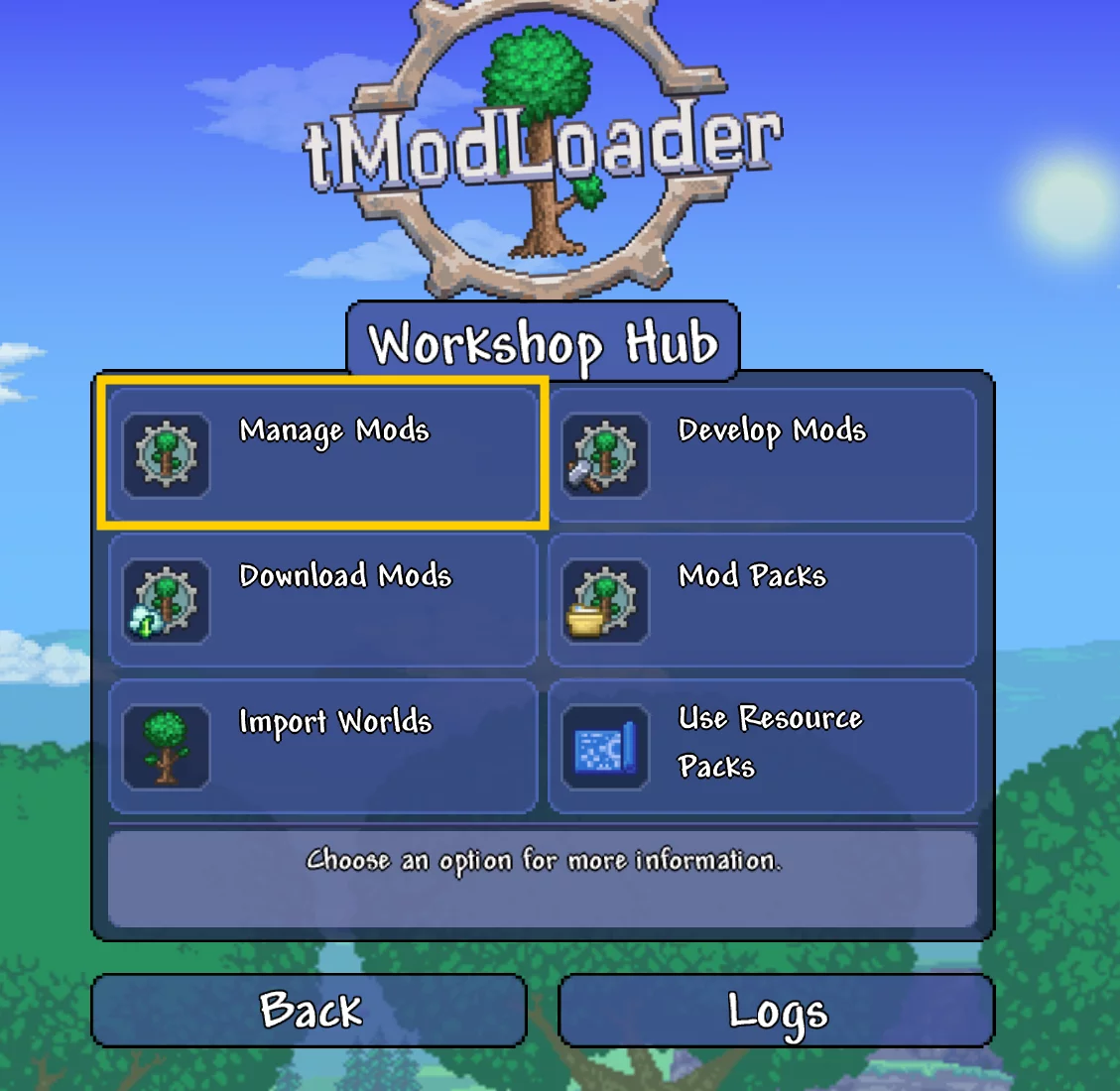Open the Manage Mods menu
1120x1091 pixels.
click(322, 454)
